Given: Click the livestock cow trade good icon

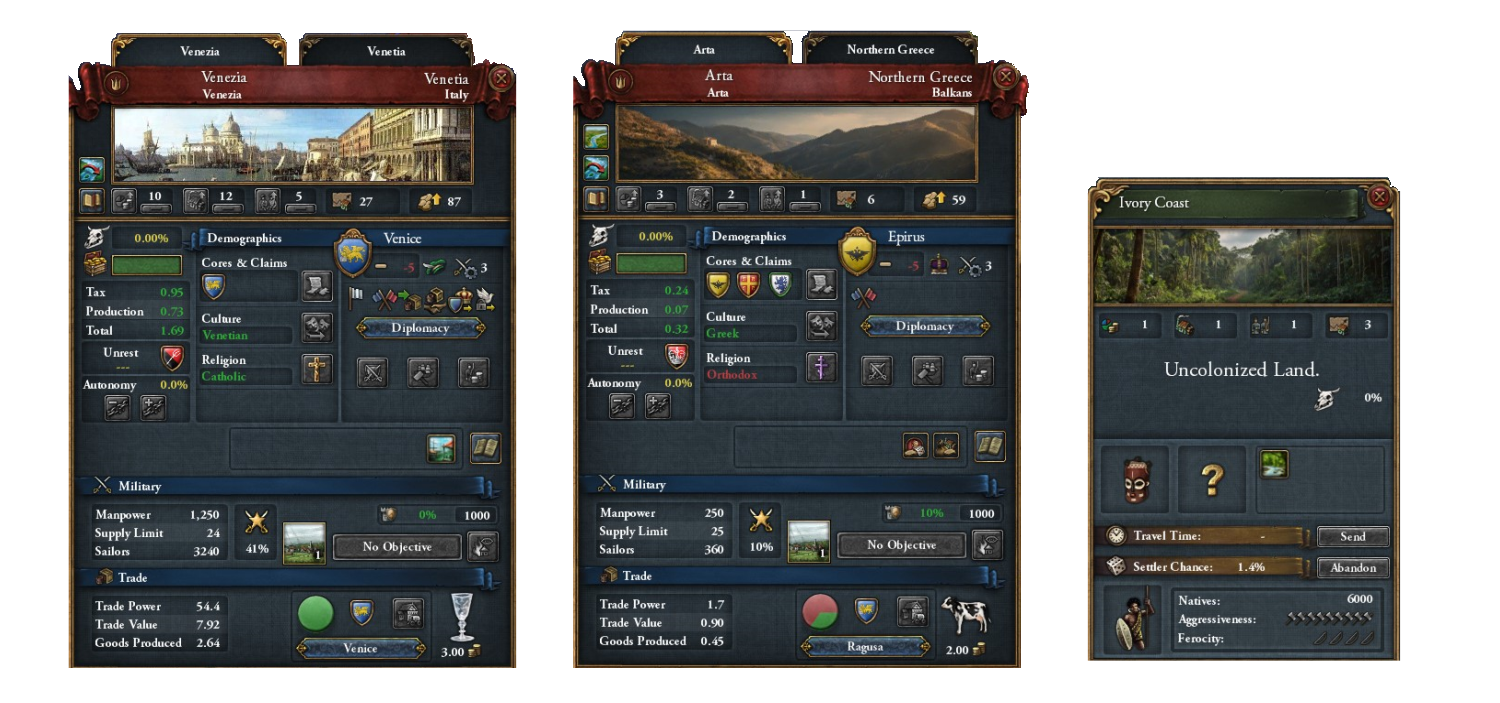Looking at the screenshot, I should point(964,616).
